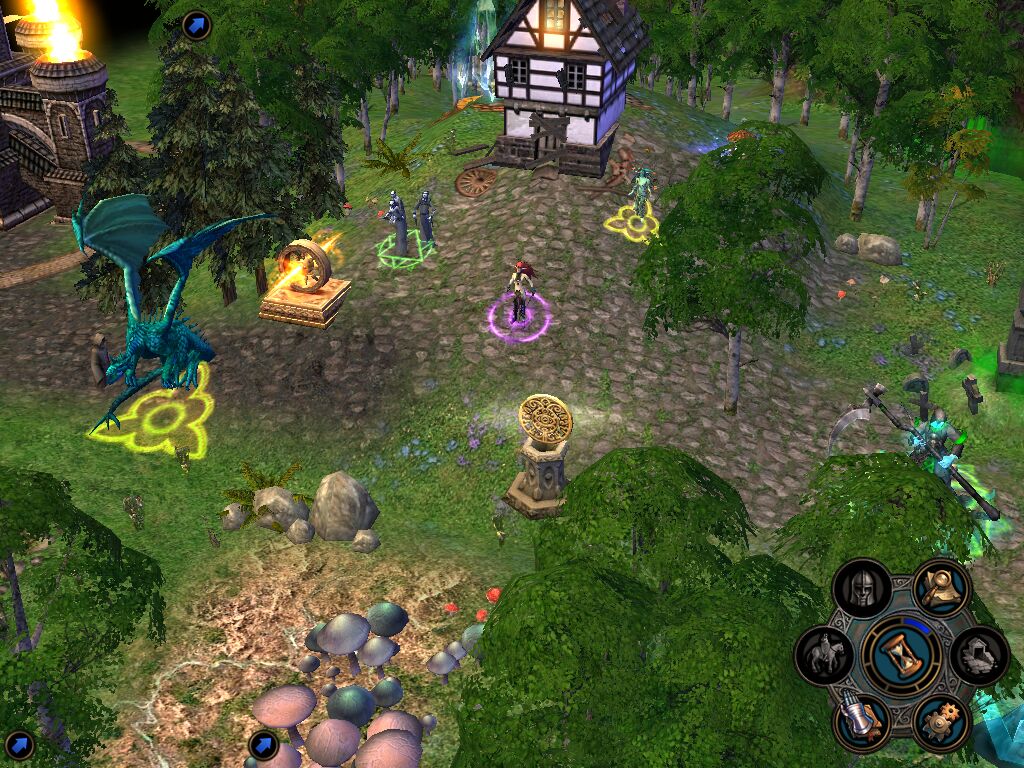The height and width of the screenshot is (768, 1024).
Task: Expand the blue arrow button near the flaming tower
Action: point(197,24)
